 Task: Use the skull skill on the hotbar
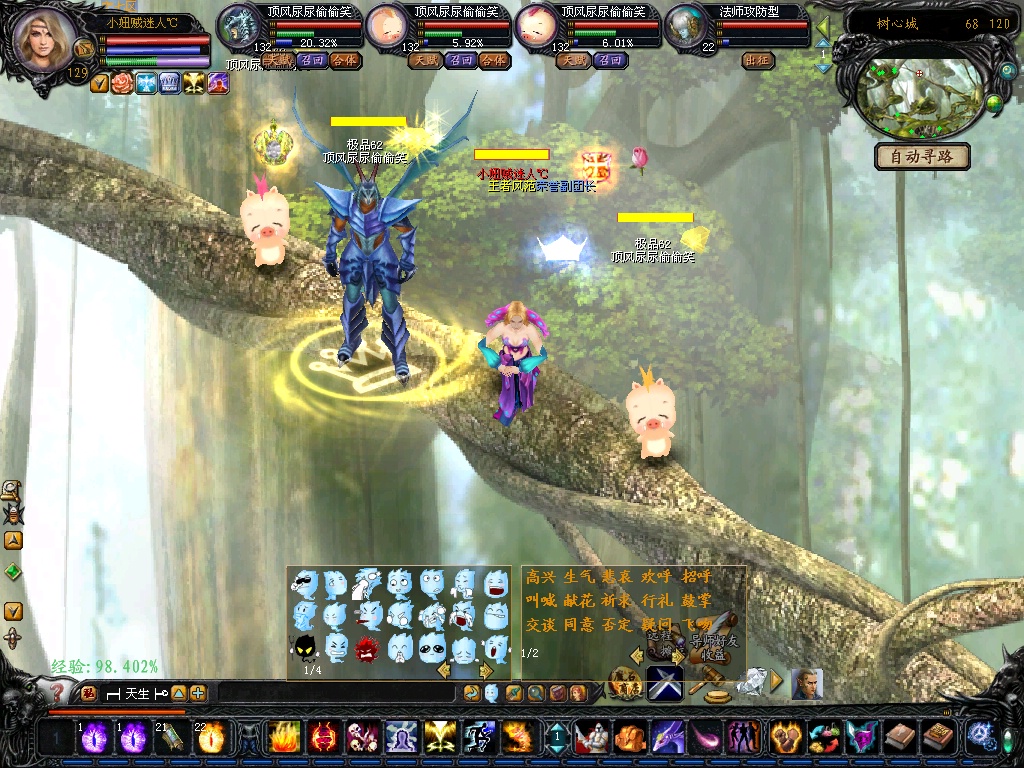[x=360, y=738]
